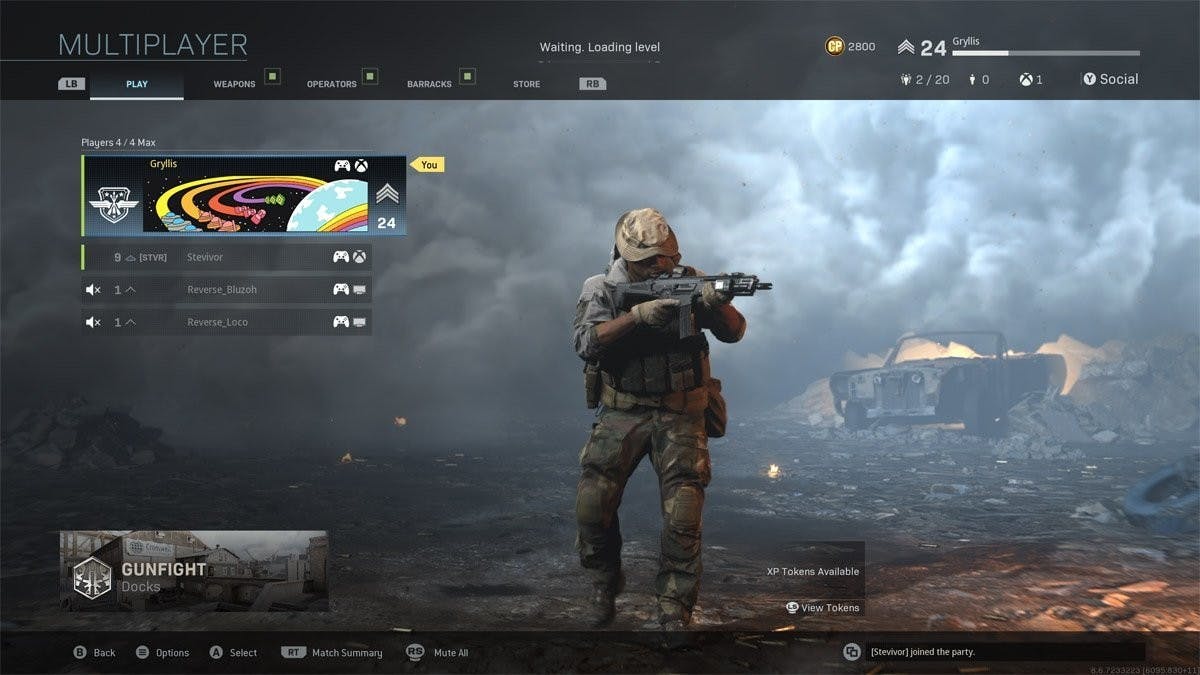Toggle the mute icon beside Reverse_Bluzoh
Viewport: 1200px width, 675px height.
tap(93, 290)
